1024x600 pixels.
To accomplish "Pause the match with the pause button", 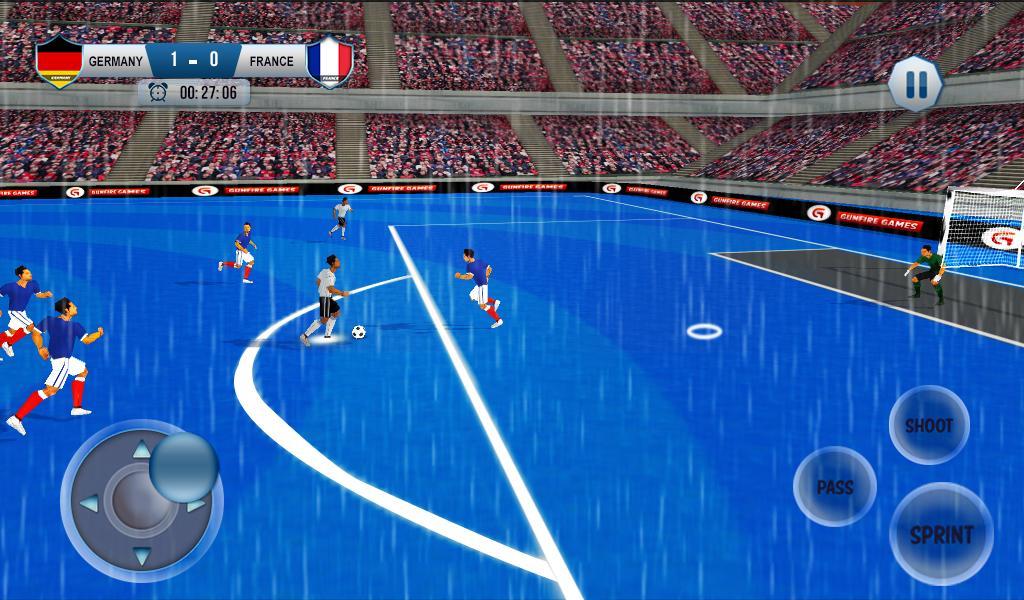I will 915,83.
